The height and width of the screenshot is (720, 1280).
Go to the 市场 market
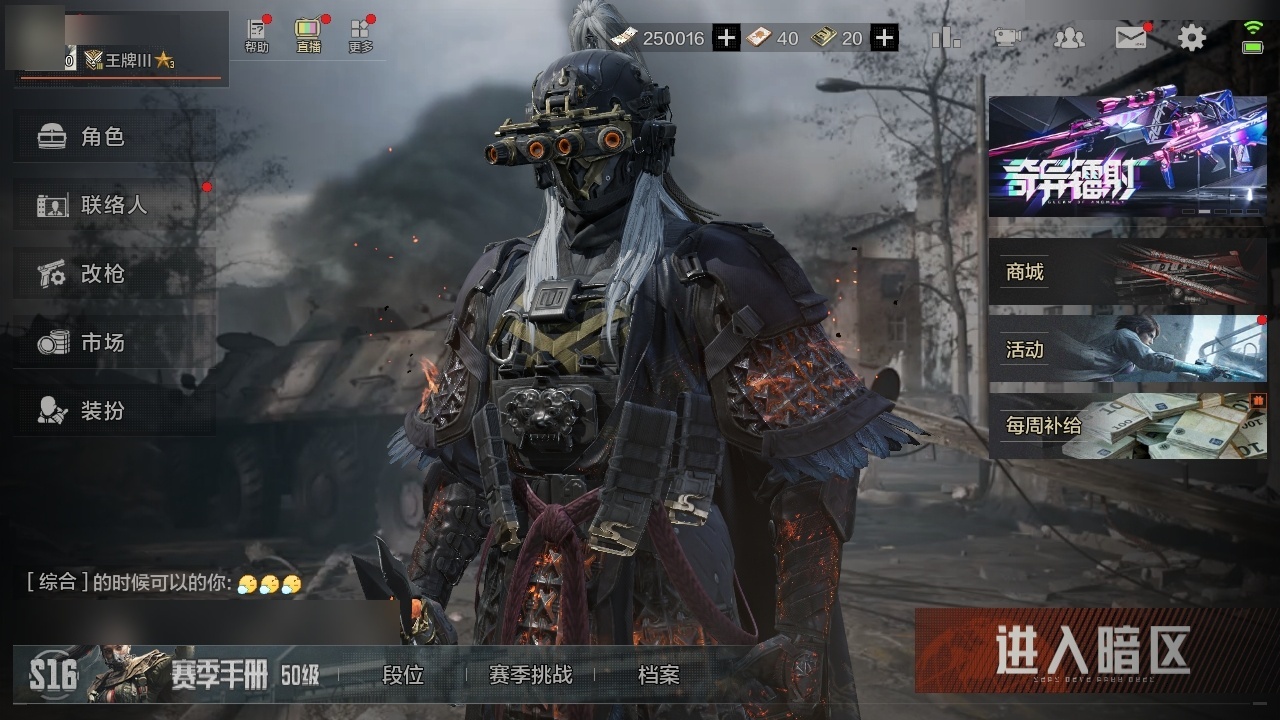coord(114,343)
